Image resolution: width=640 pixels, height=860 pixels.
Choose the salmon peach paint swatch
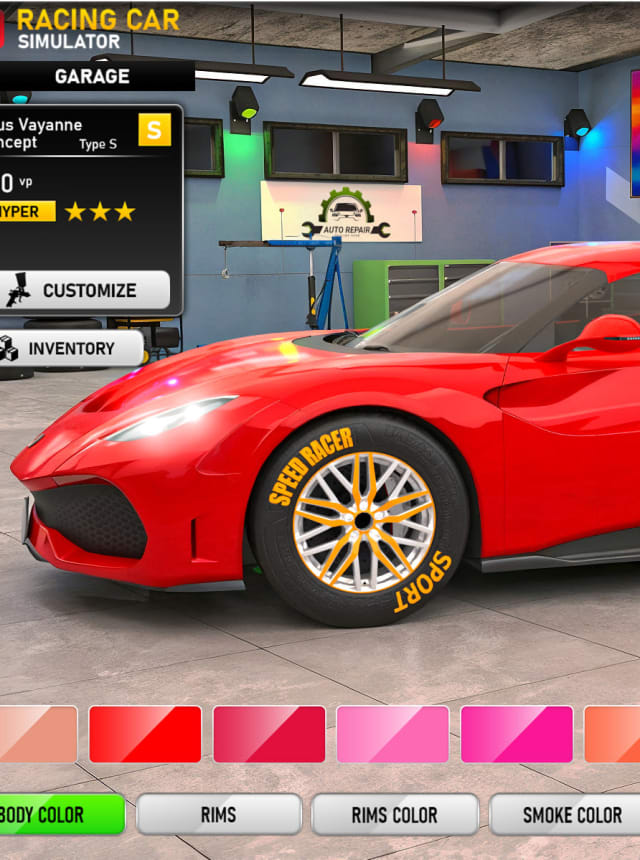38,734
